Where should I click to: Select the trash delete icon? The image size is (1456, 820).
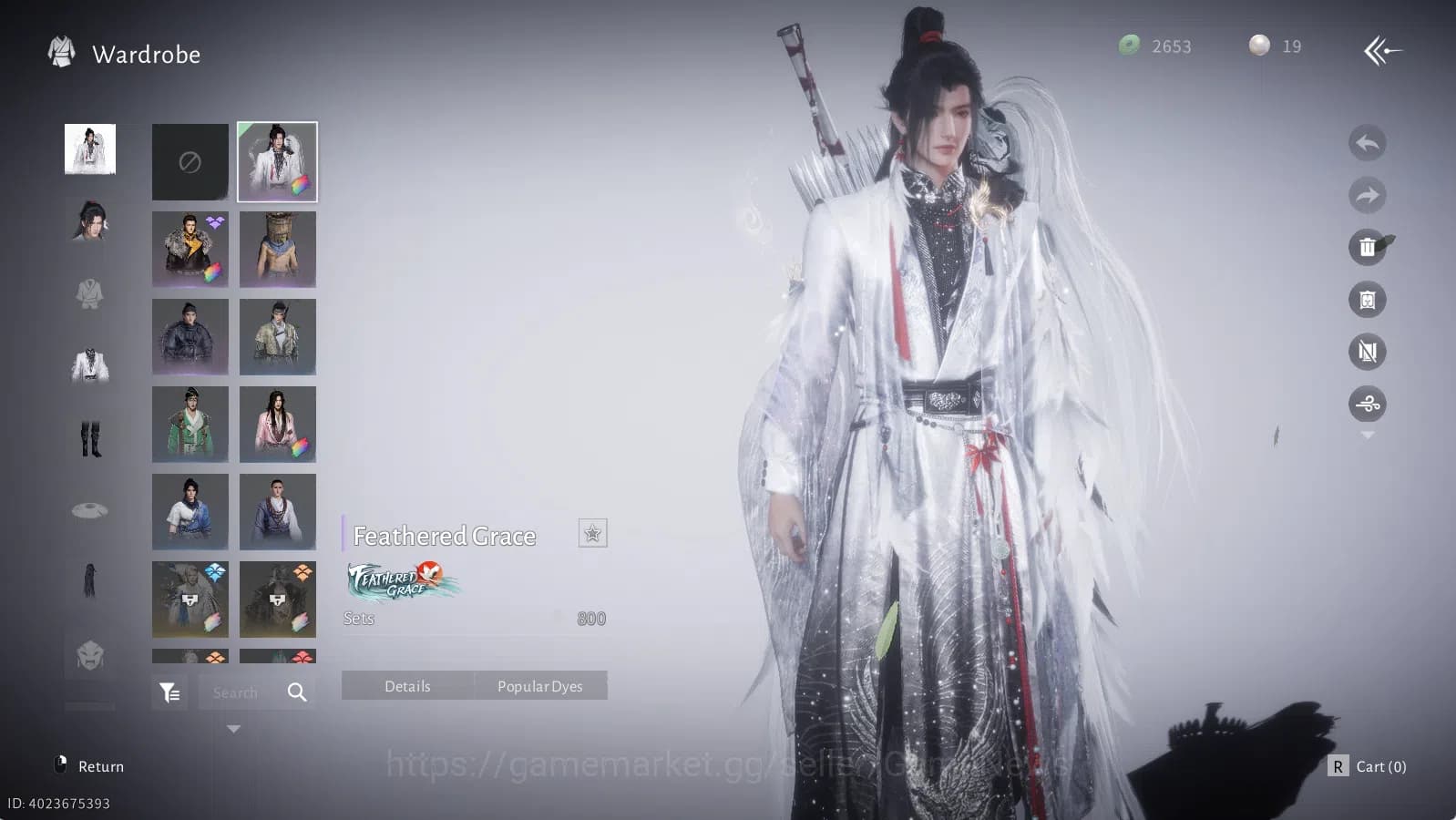(x=1369, y=247)
